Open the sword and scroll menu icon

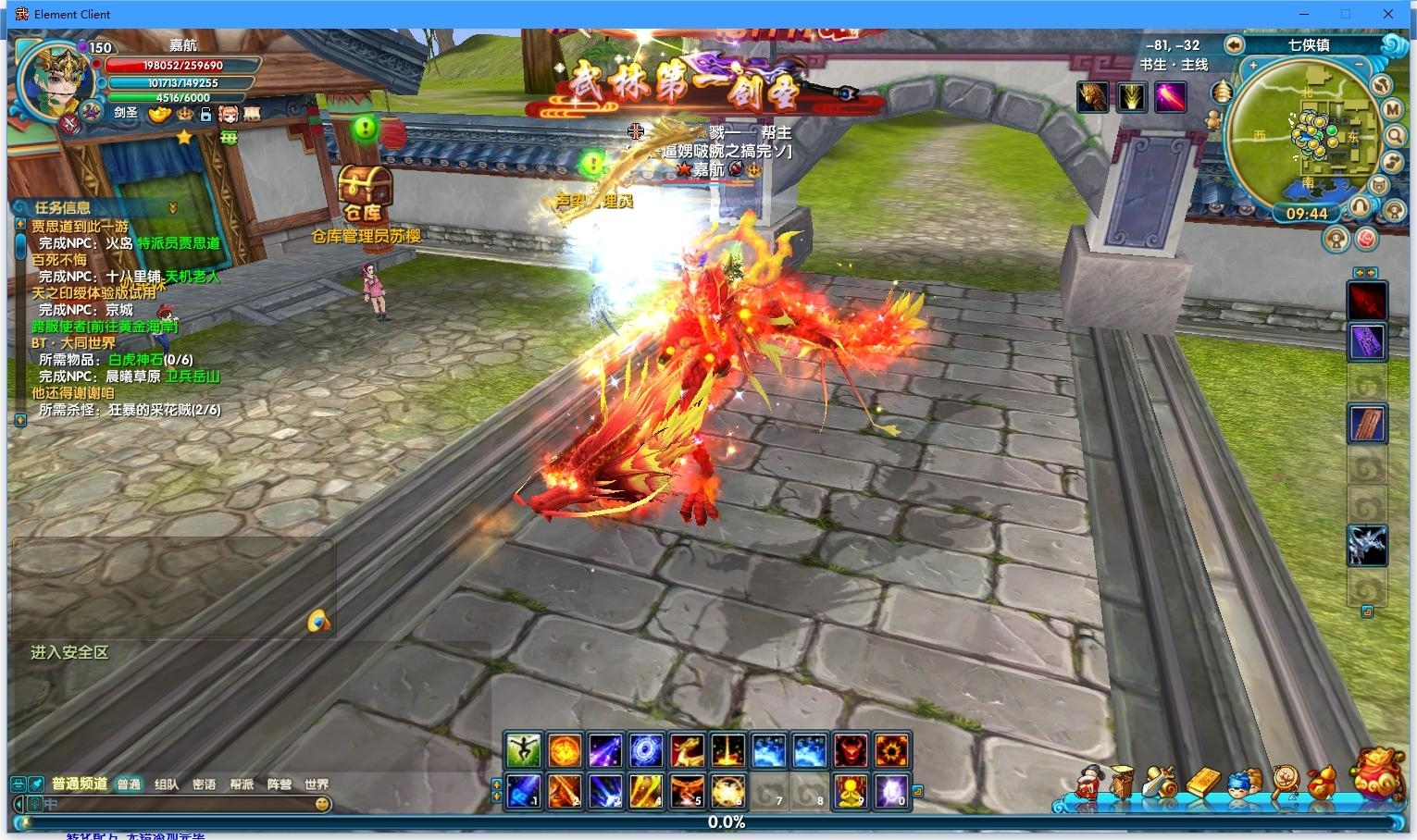[1160, 783]
